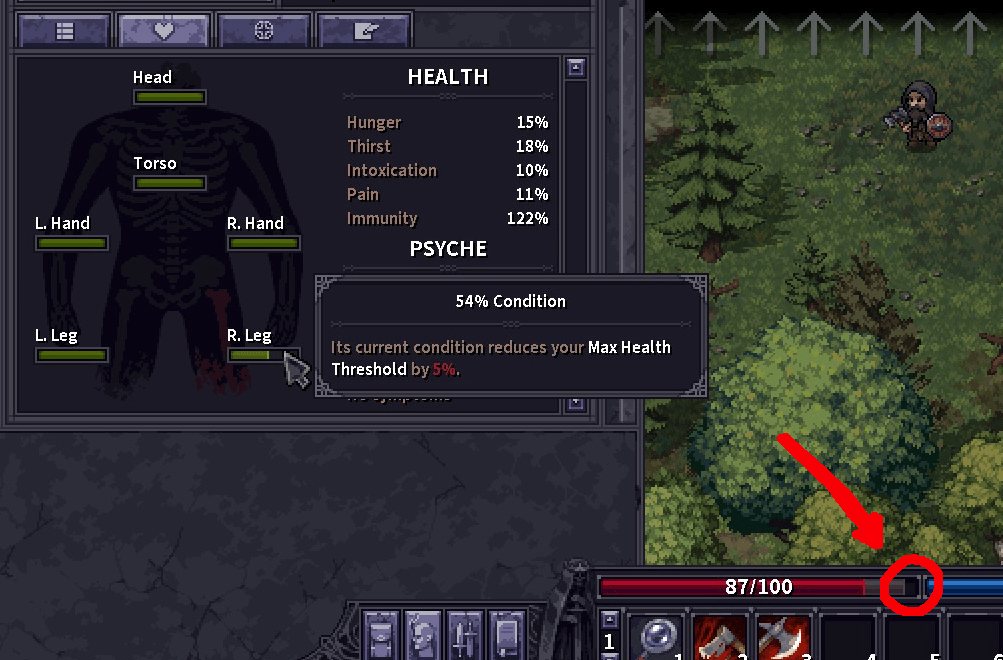Screen dimensions: 1003x660
Task: Switch to the list tab
Action: point(65,31)
